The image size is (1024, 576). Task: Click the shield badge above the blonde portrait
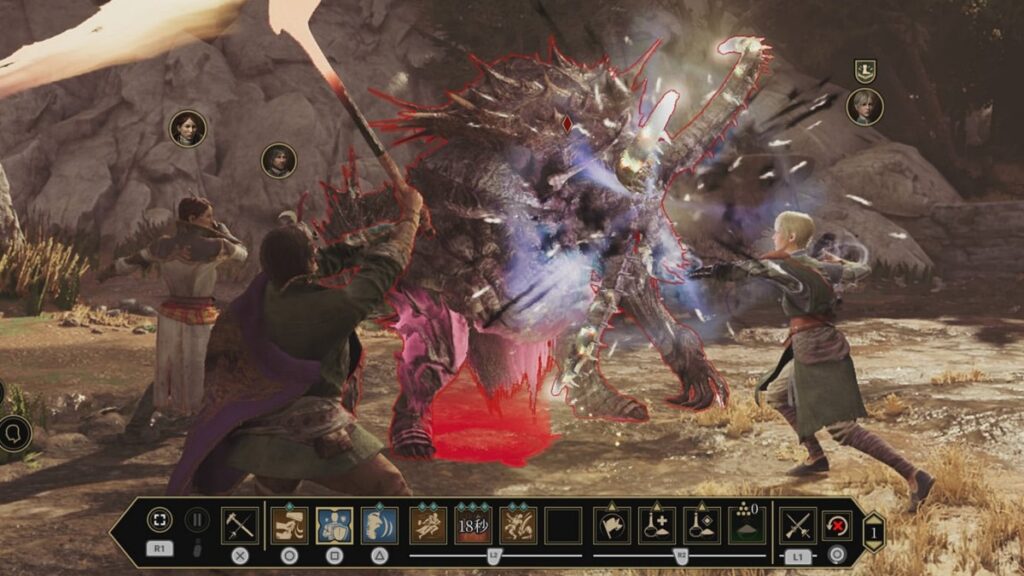point(865,70)
